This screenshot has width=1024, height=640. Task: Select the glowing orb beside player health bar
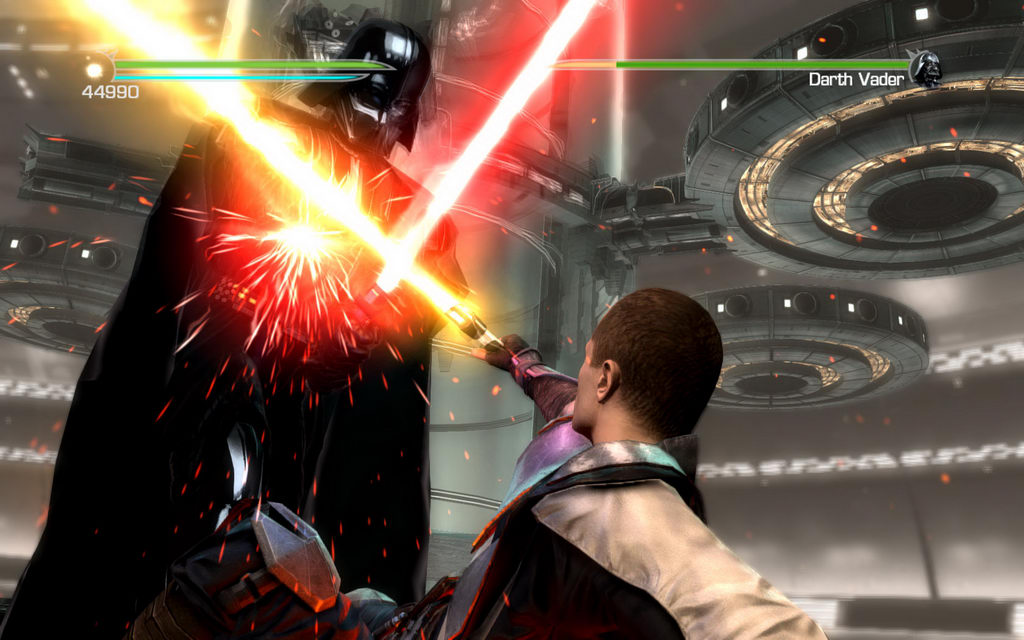96,69
